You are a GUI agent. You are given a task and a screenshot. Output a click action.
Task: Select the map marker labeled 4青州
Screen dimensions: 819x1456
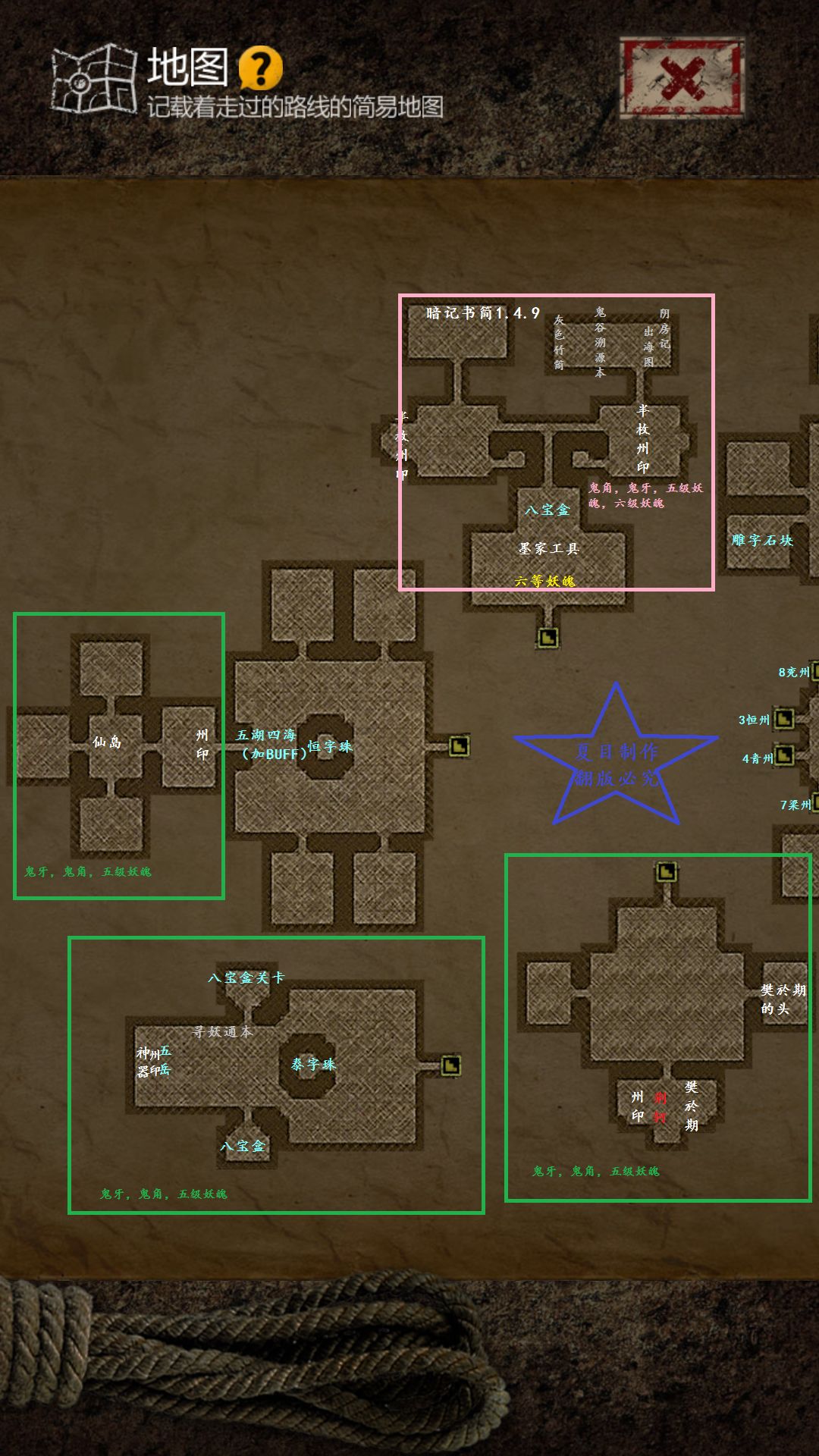point(784,755)
